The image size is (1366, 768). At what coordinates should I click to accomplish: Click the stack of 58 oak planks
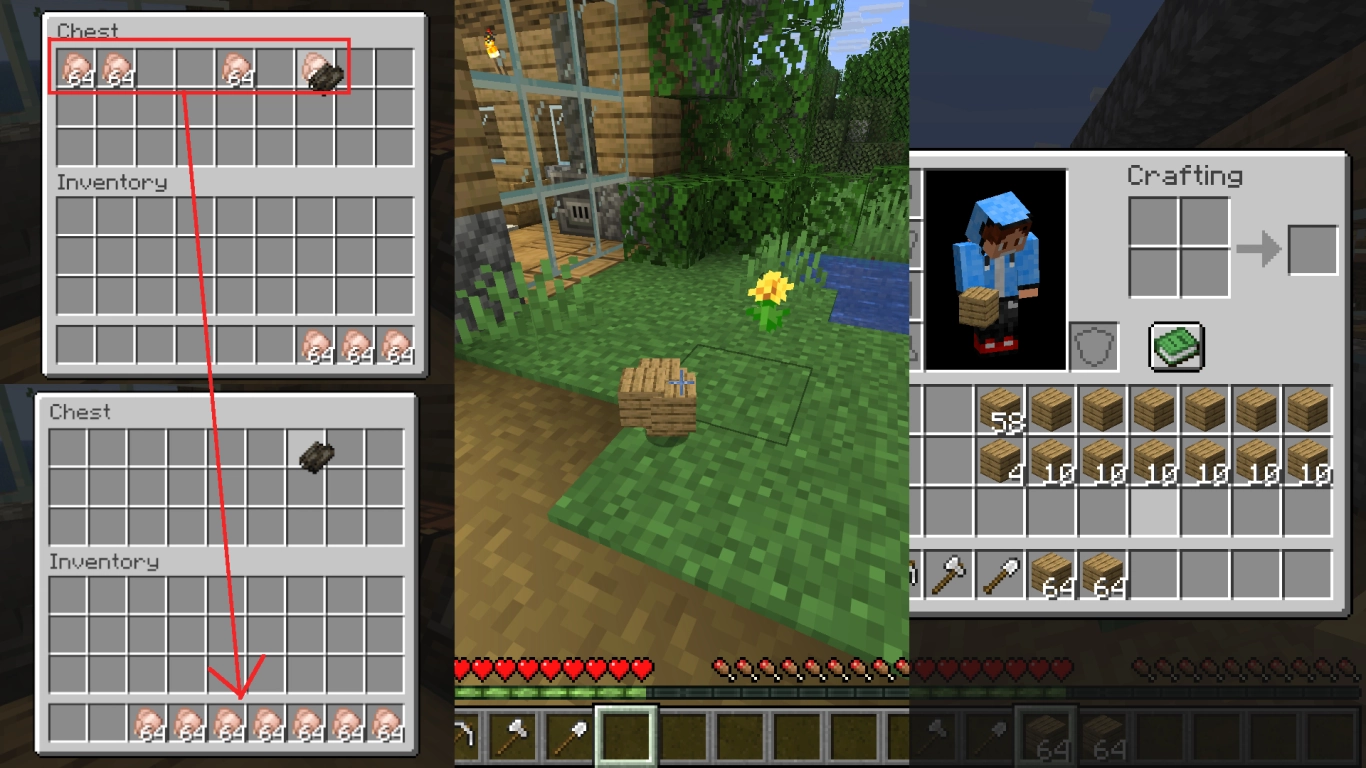coord(1001,409)
